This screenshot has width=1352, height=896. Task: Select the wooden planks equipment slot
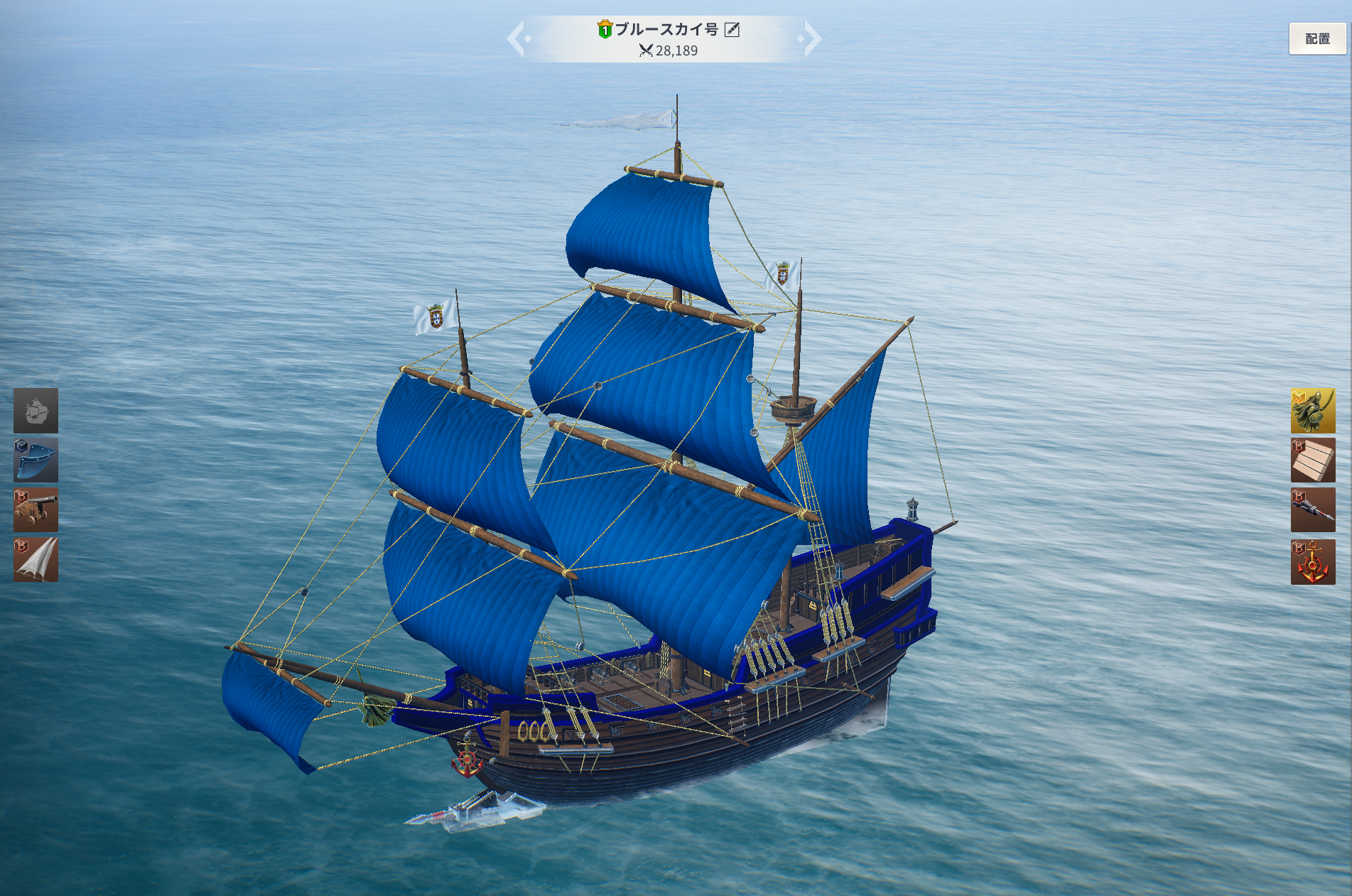(x=1312, y=460)
